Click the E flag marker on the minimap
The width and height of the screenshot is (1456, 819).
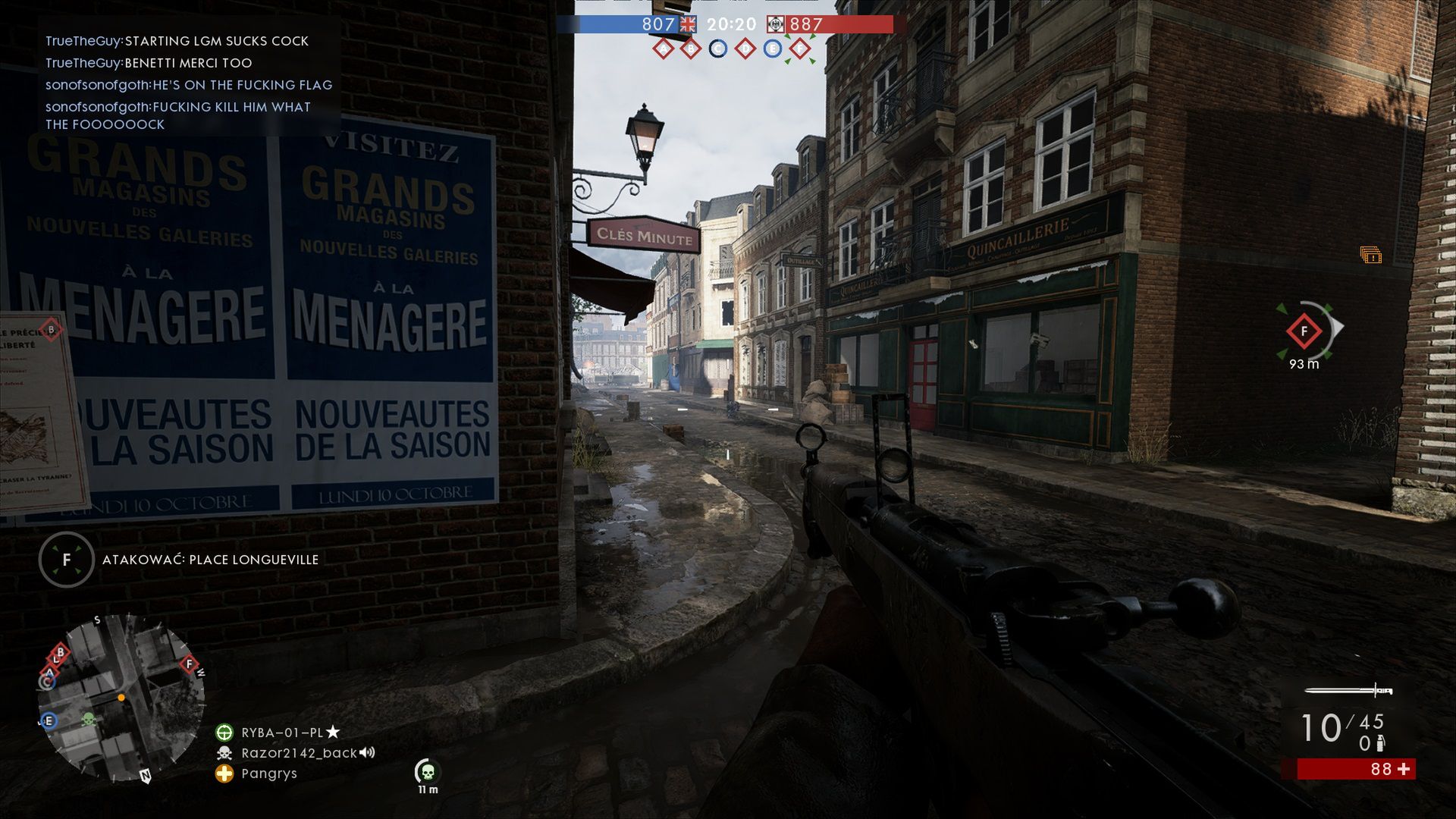(49, 720)
